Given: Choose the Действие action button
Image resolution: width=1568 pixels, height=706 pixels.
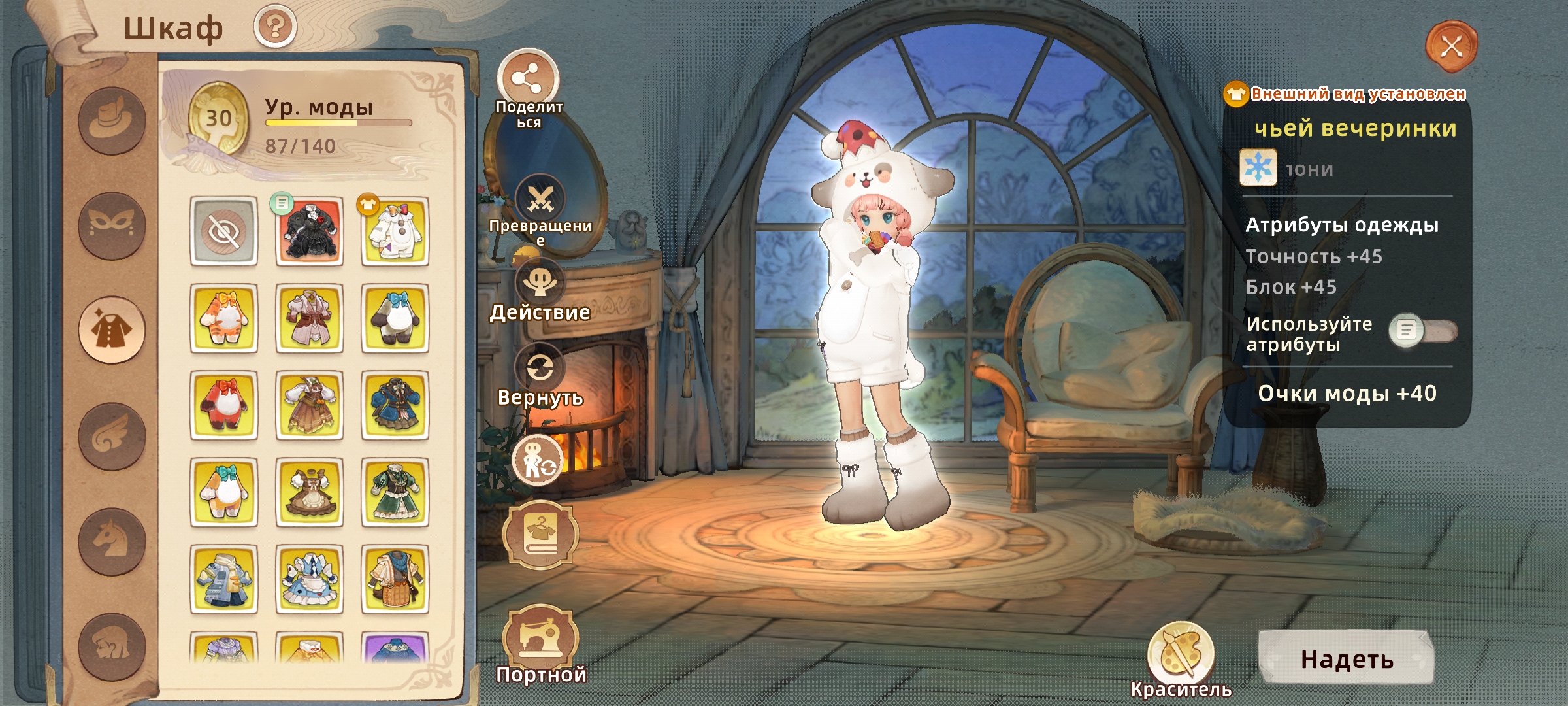Looking at the screenshot, I should point(540,284).
